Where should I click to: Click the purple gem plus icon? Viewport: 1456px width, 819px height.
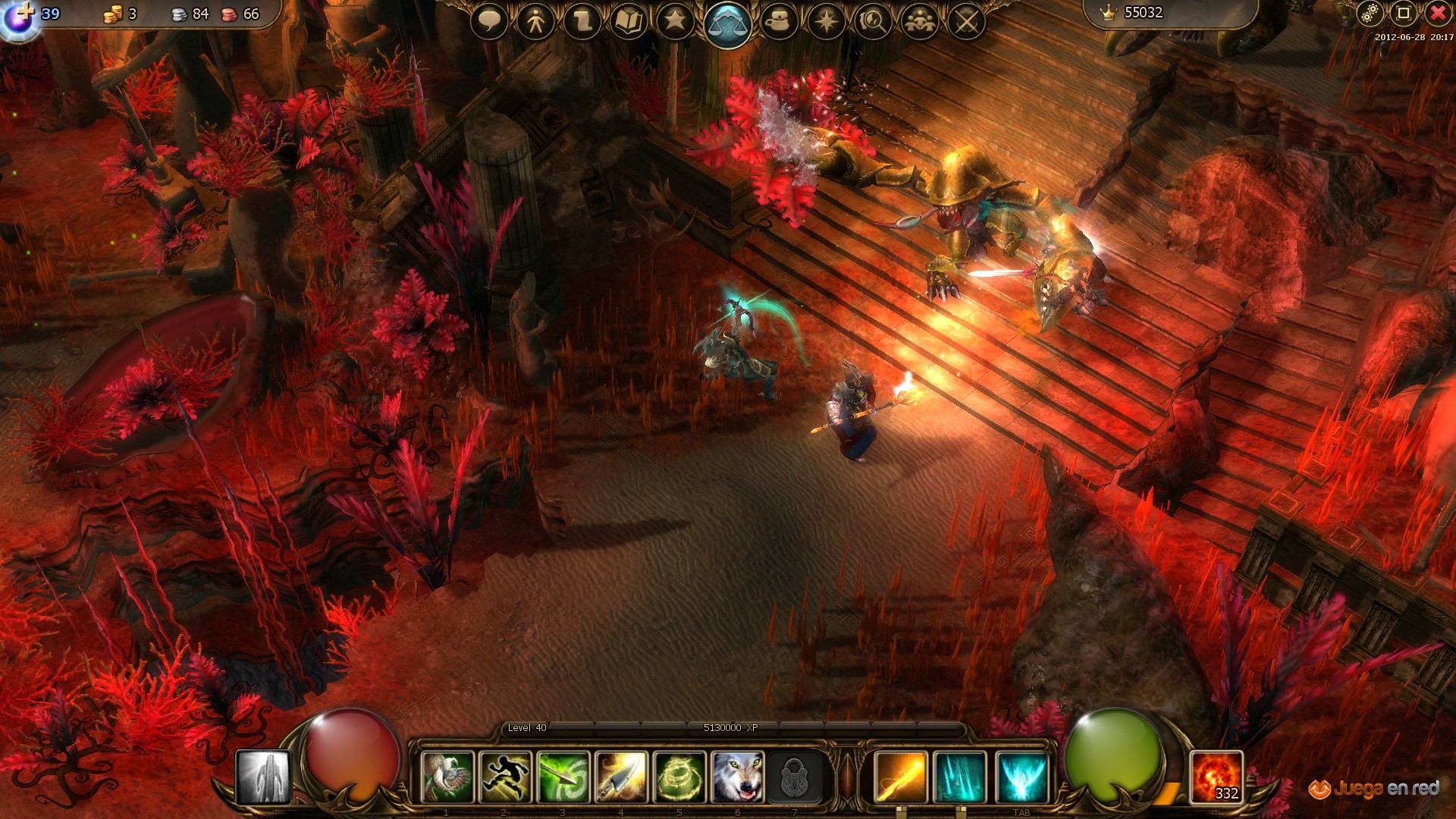(19, 17)
